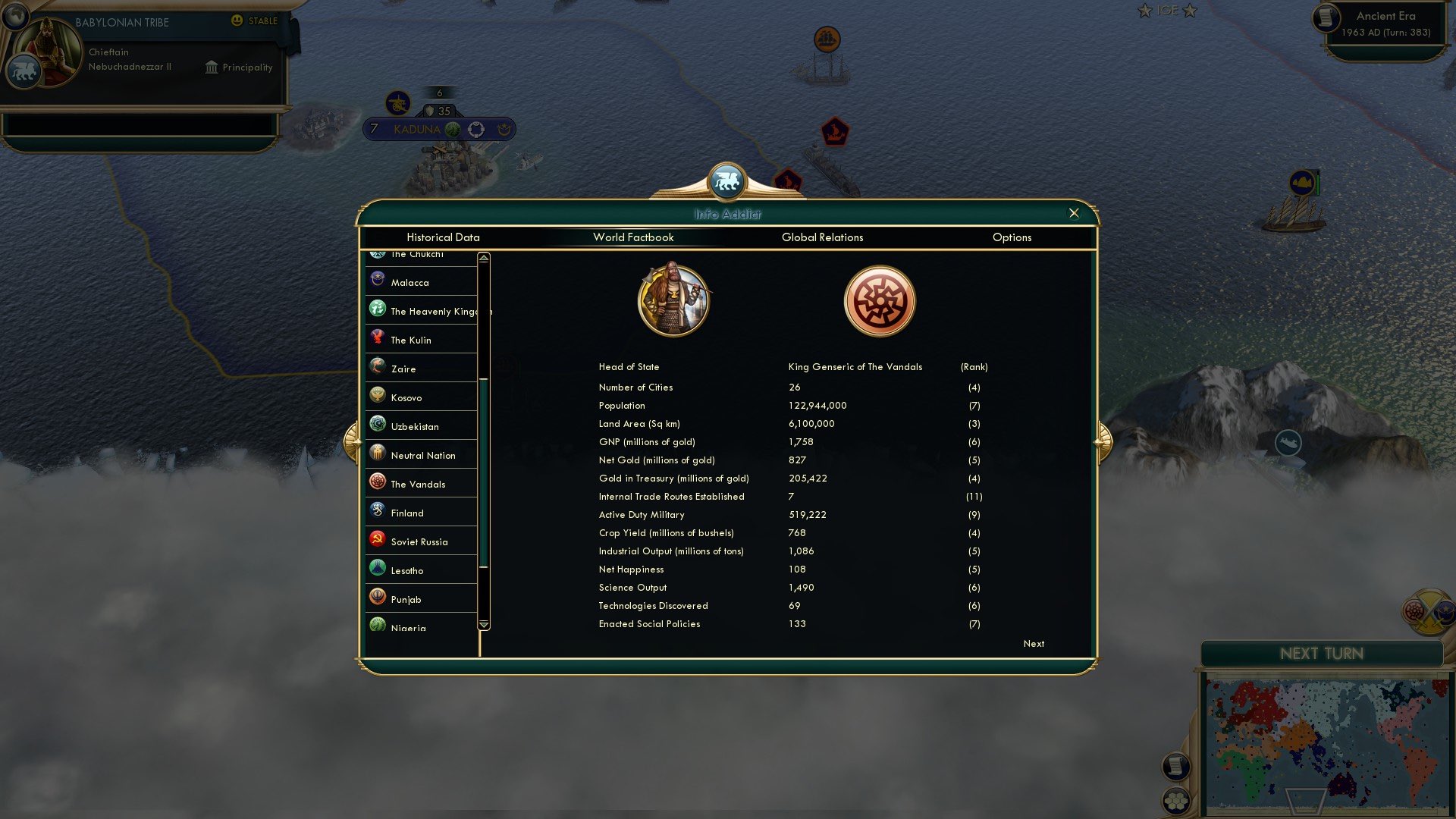Click the left navigation arrow of the Factbook panel
Screen dimensions: 1456x819
coord(351,444)
